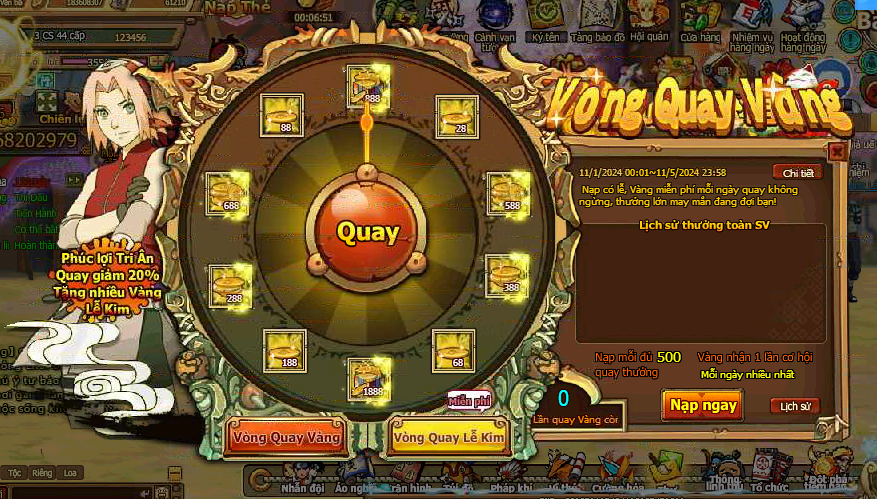
Task: Select the 588 gold prize slot
Action: click(x=508, y=193)
